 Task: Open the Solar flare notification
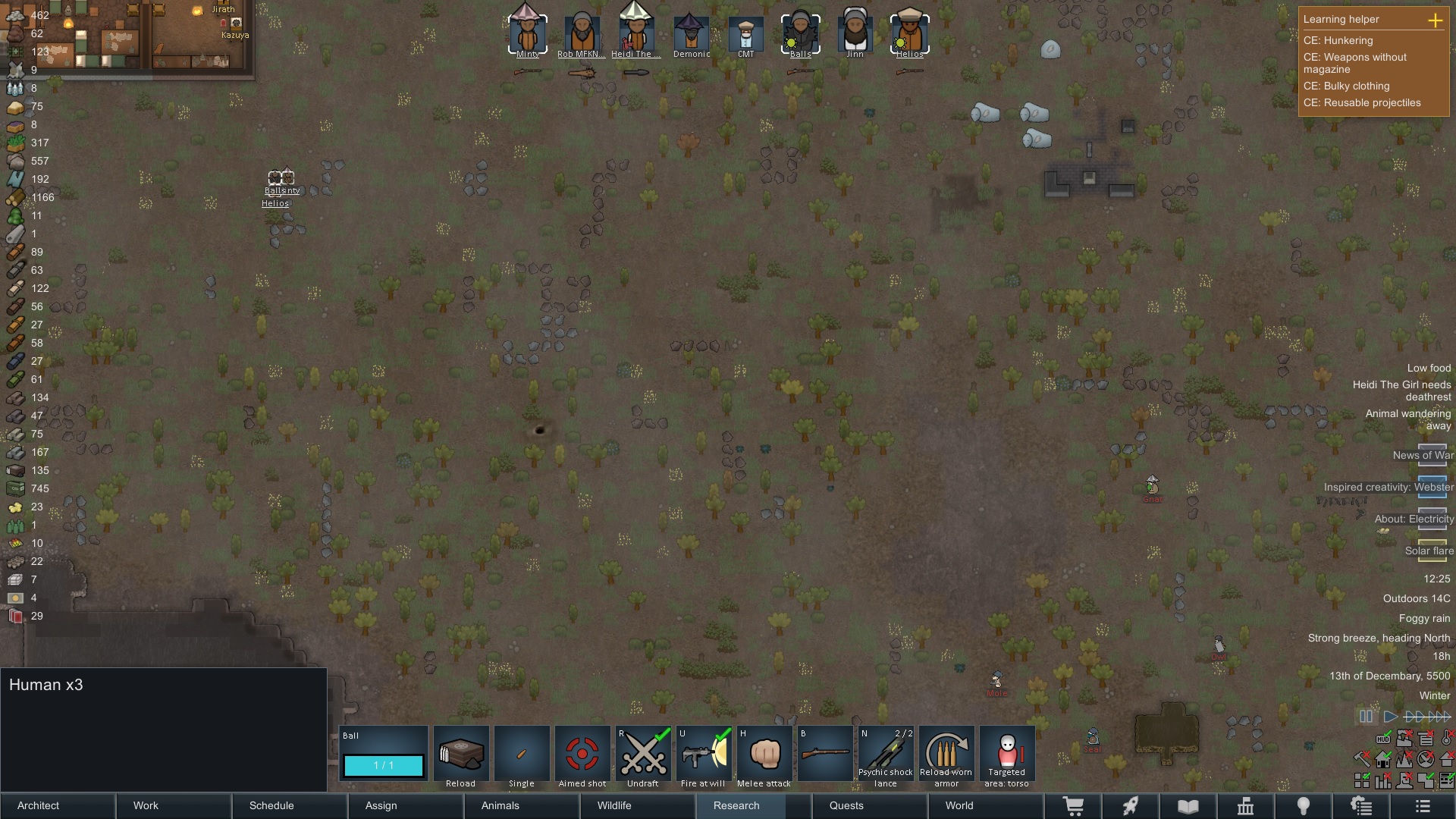tap(1429, 551)
